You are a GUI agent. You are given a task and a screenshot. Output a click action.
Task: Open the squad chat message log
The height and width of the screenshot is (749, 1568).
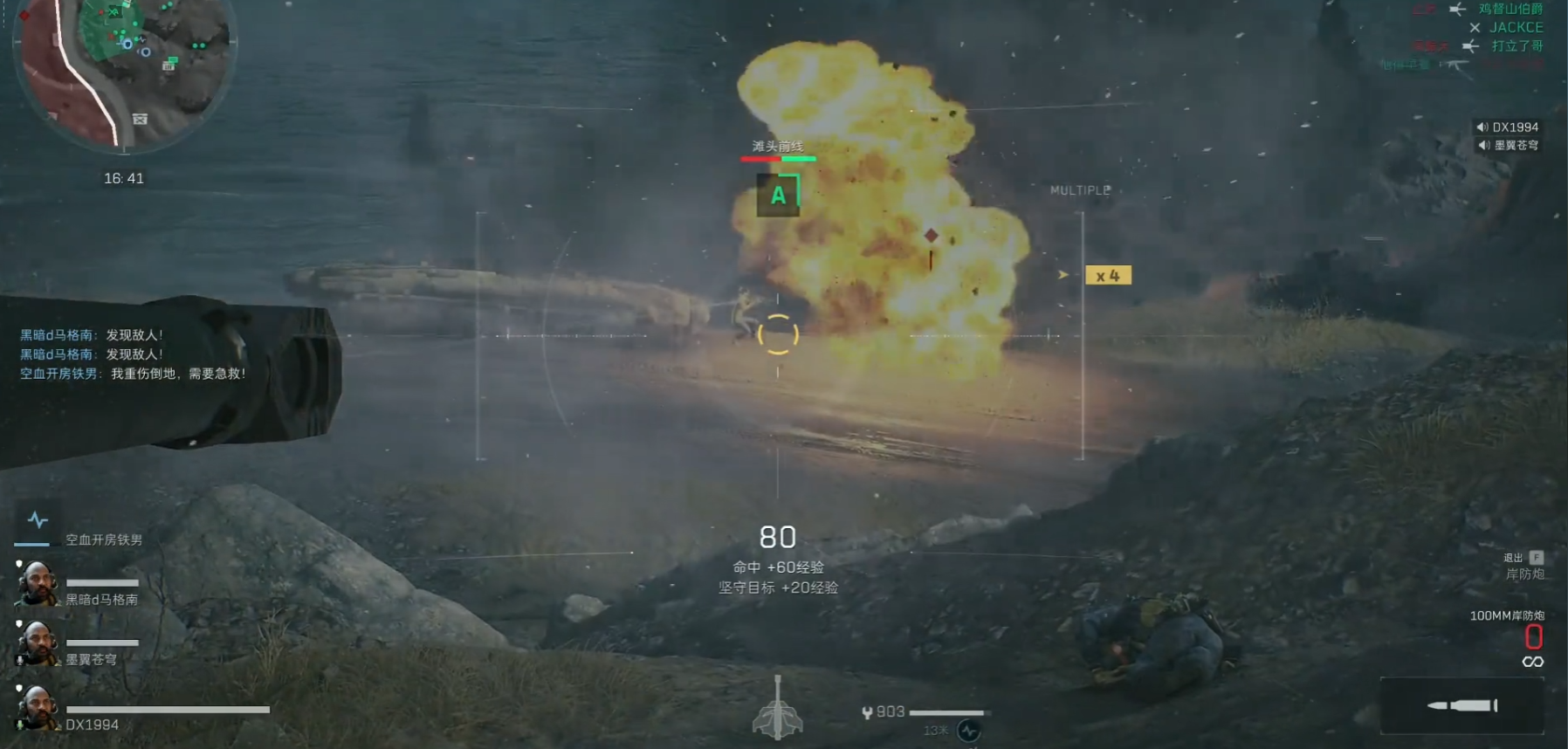point(133,354)
